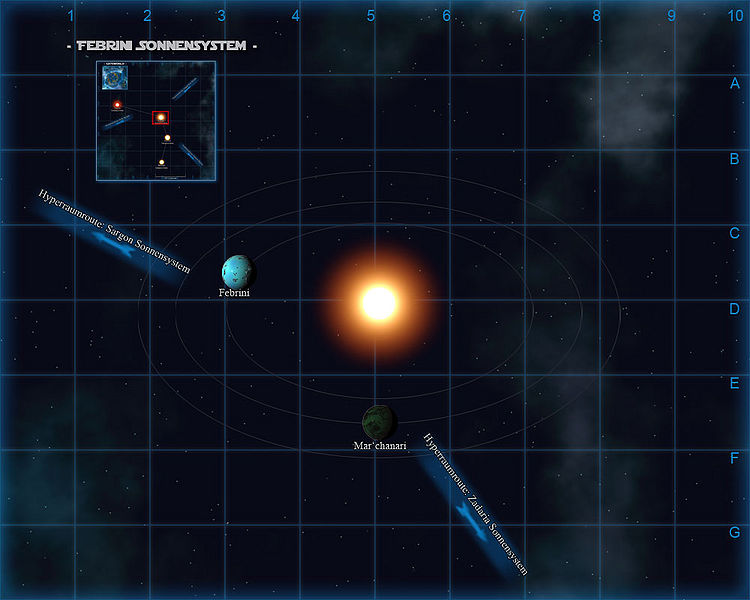The image size is (750, 600).
Task: Select the red-boxed current system on the minimap
Action: [160, 118]
